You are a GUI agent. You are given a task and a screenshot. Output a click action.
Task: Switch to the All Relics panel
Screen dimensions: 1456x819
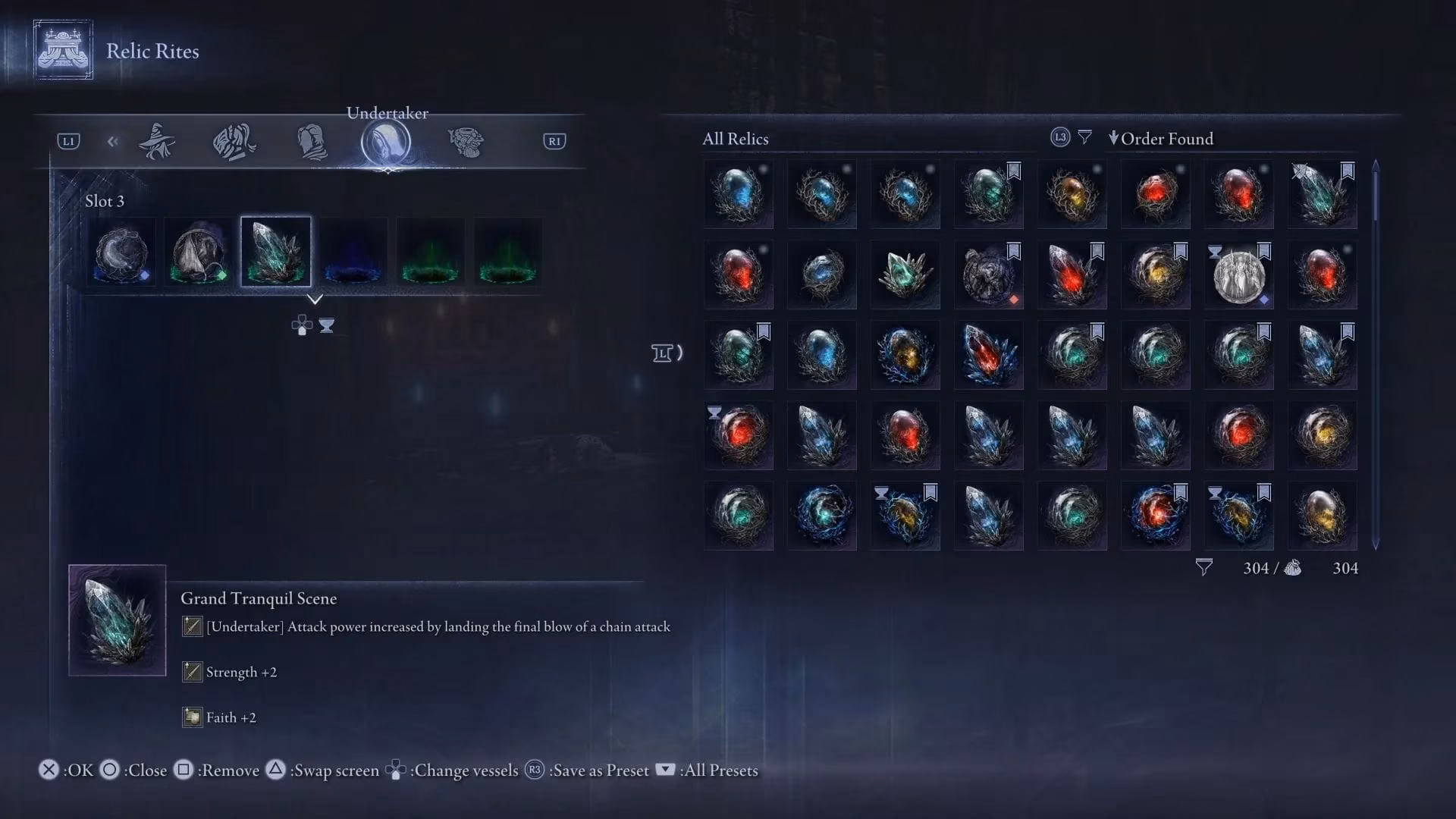[736, 139]
